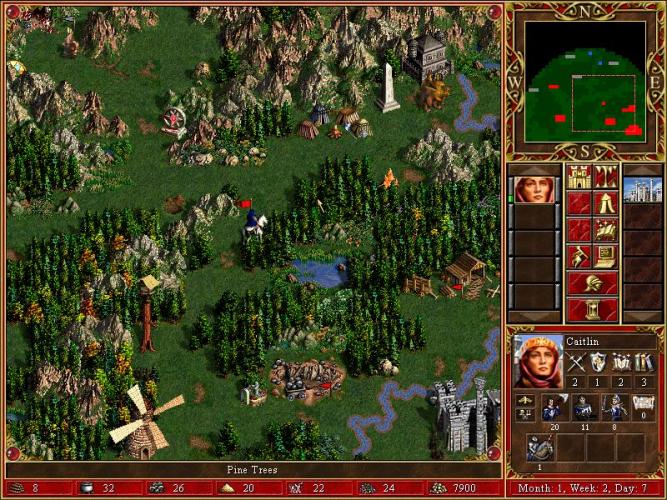The image size is (667, 500).
Task: Click Caitlin's large portrait in the hero info panel
Action: point(537,360)
